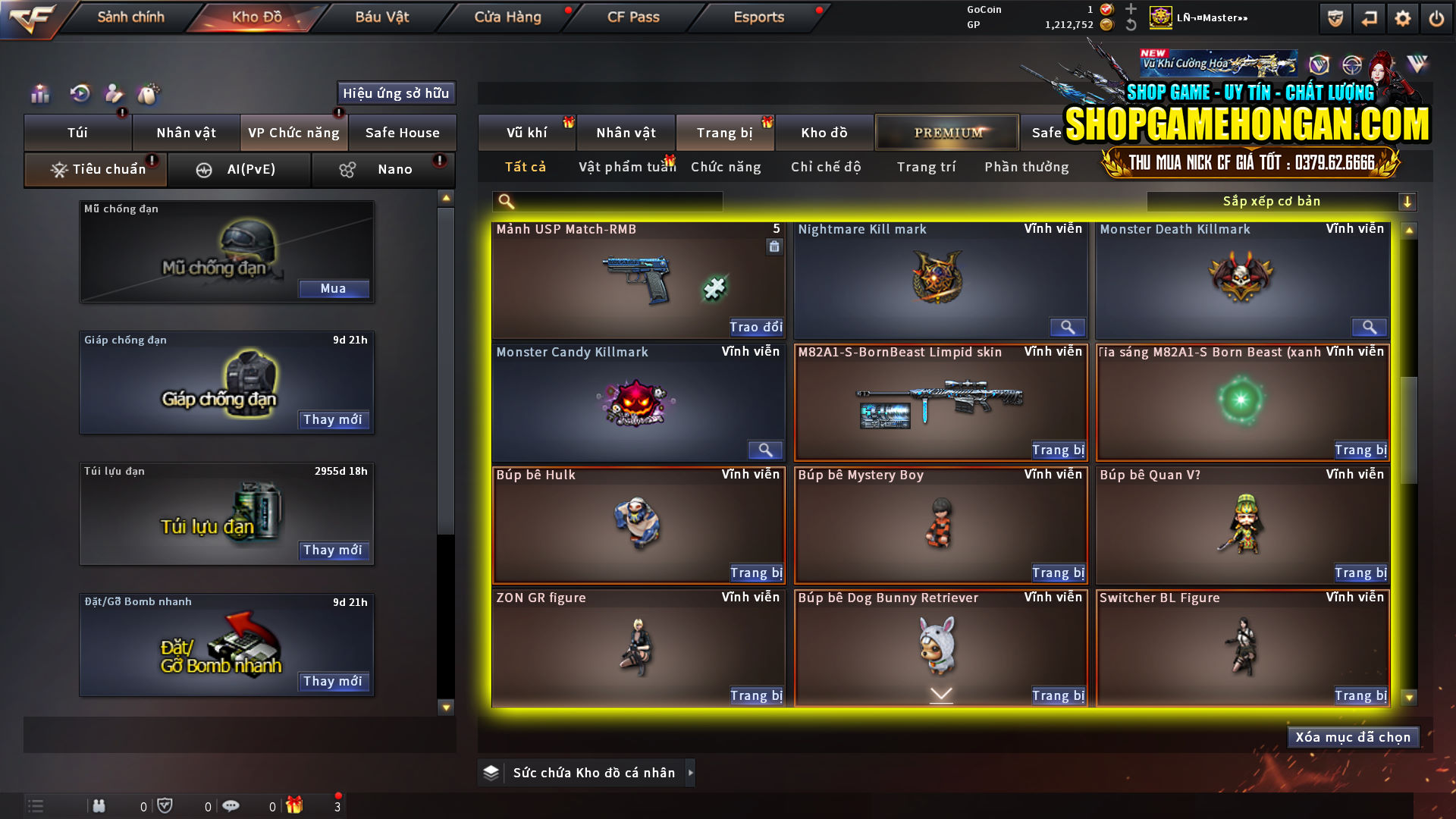Click the trash icon on the Mảnh USP Match-RMB card

tap(774, 248)
